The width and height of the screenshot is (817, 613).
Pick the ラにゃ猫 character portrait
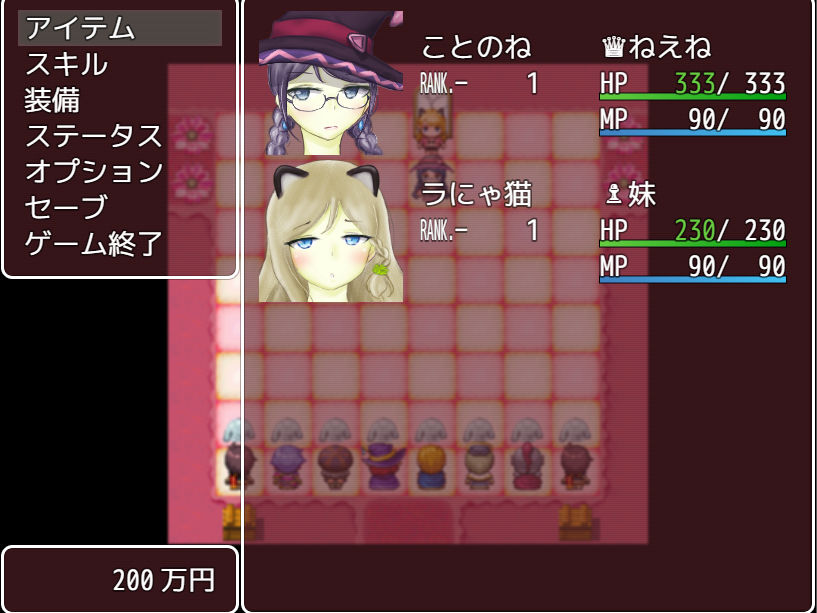tap(331, 231)
